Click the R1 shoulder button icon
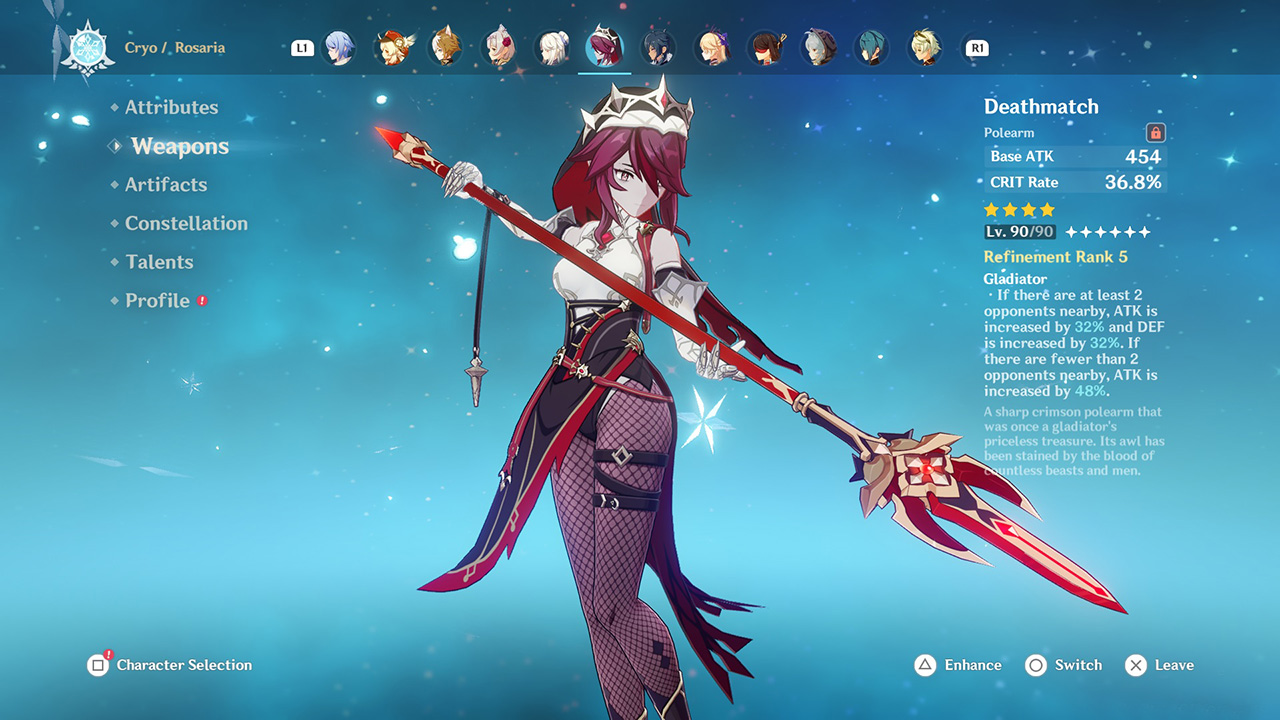 tap(976, 46)
